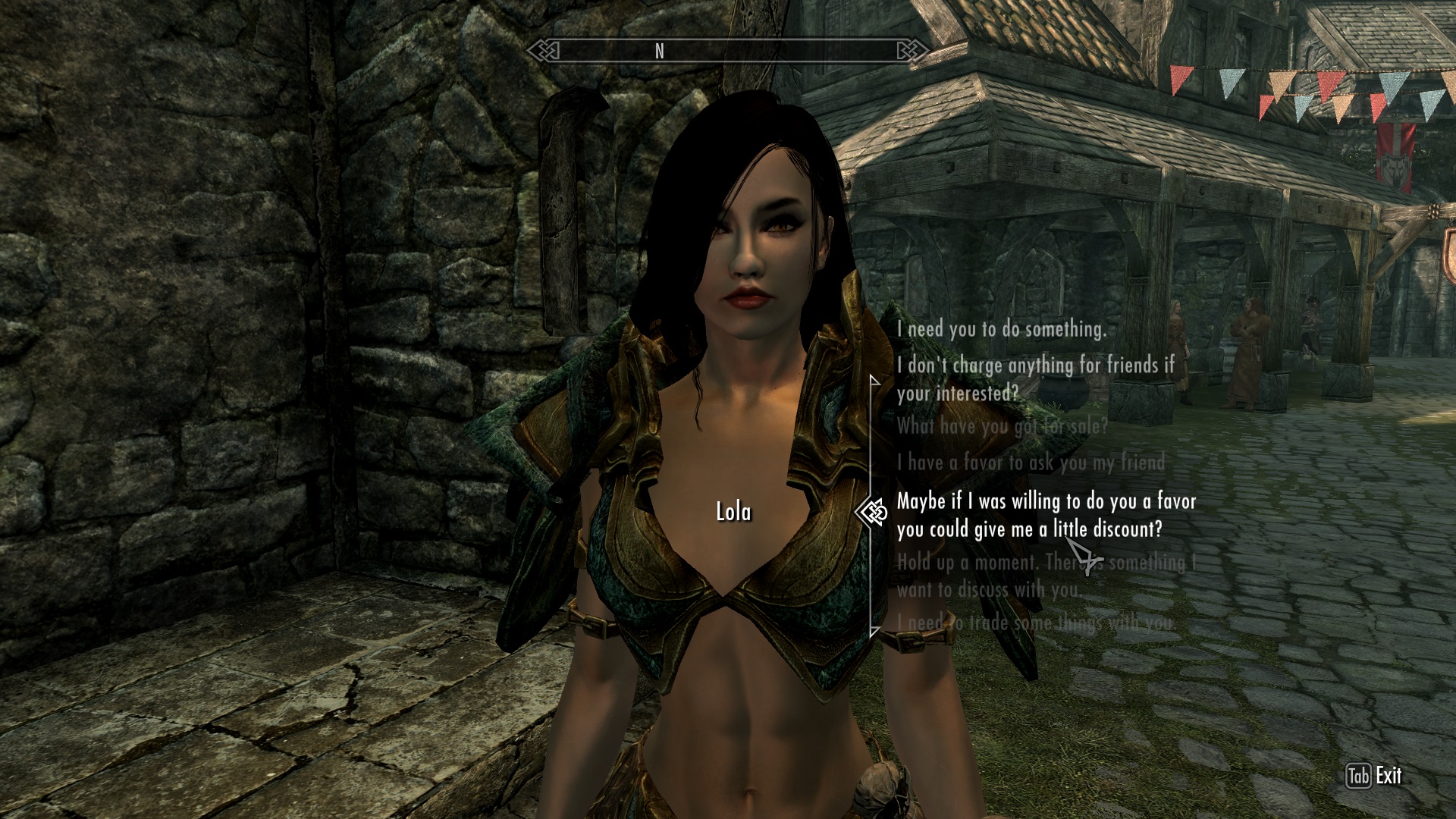Select "I don't charge anything for friends" reply
1456x819 pixels.
point(1035,379)
